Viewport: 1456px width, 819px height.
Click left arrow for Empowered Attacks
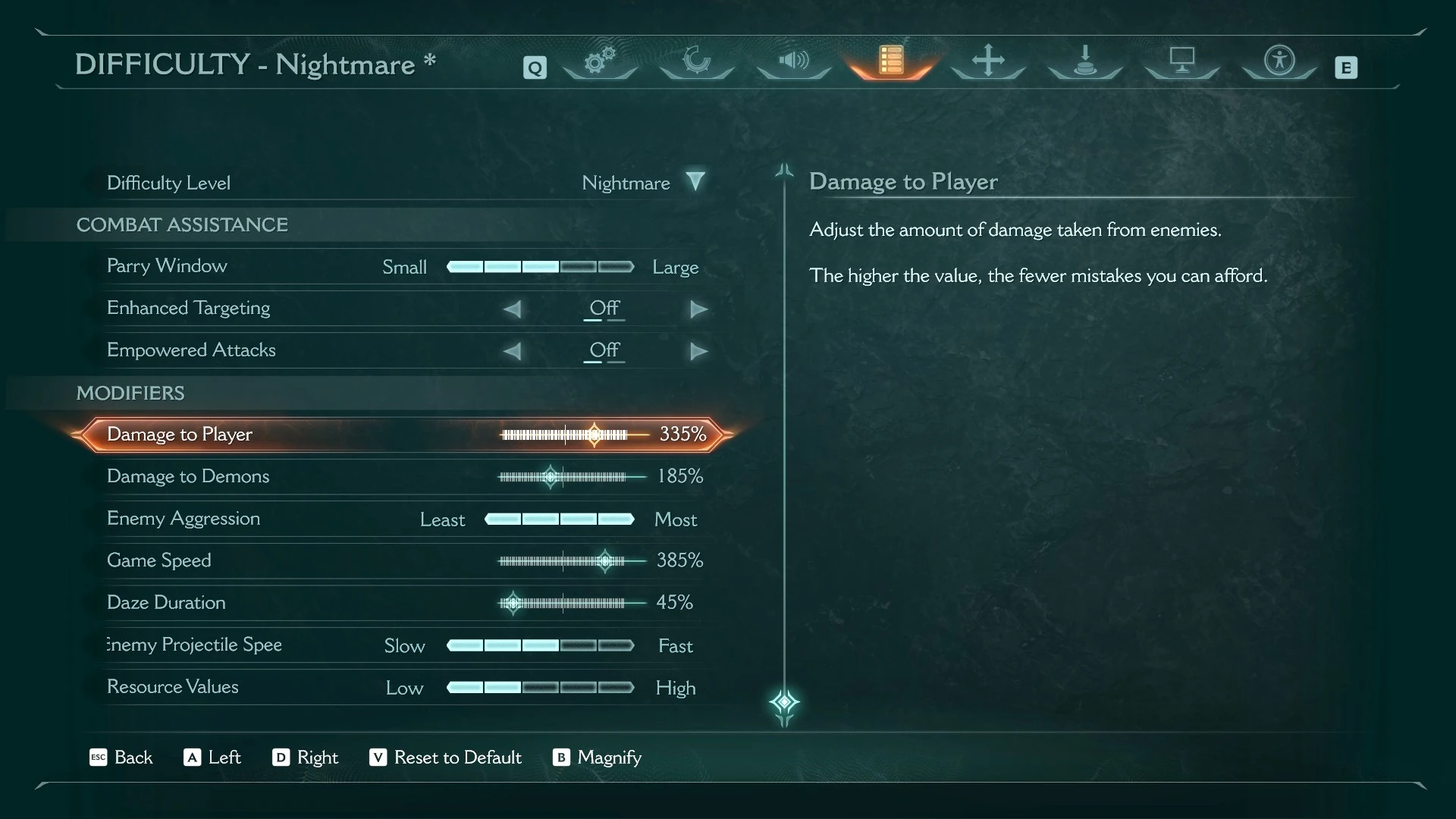513,351
